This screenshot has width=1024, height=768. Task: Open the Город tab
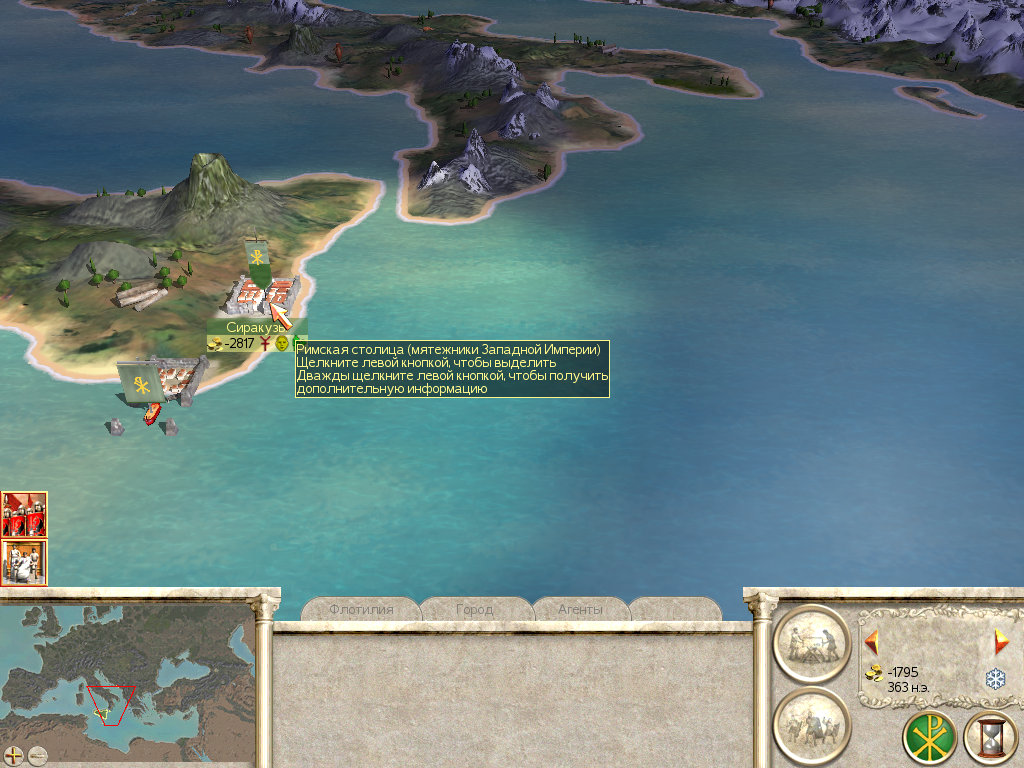pos(474,609)
